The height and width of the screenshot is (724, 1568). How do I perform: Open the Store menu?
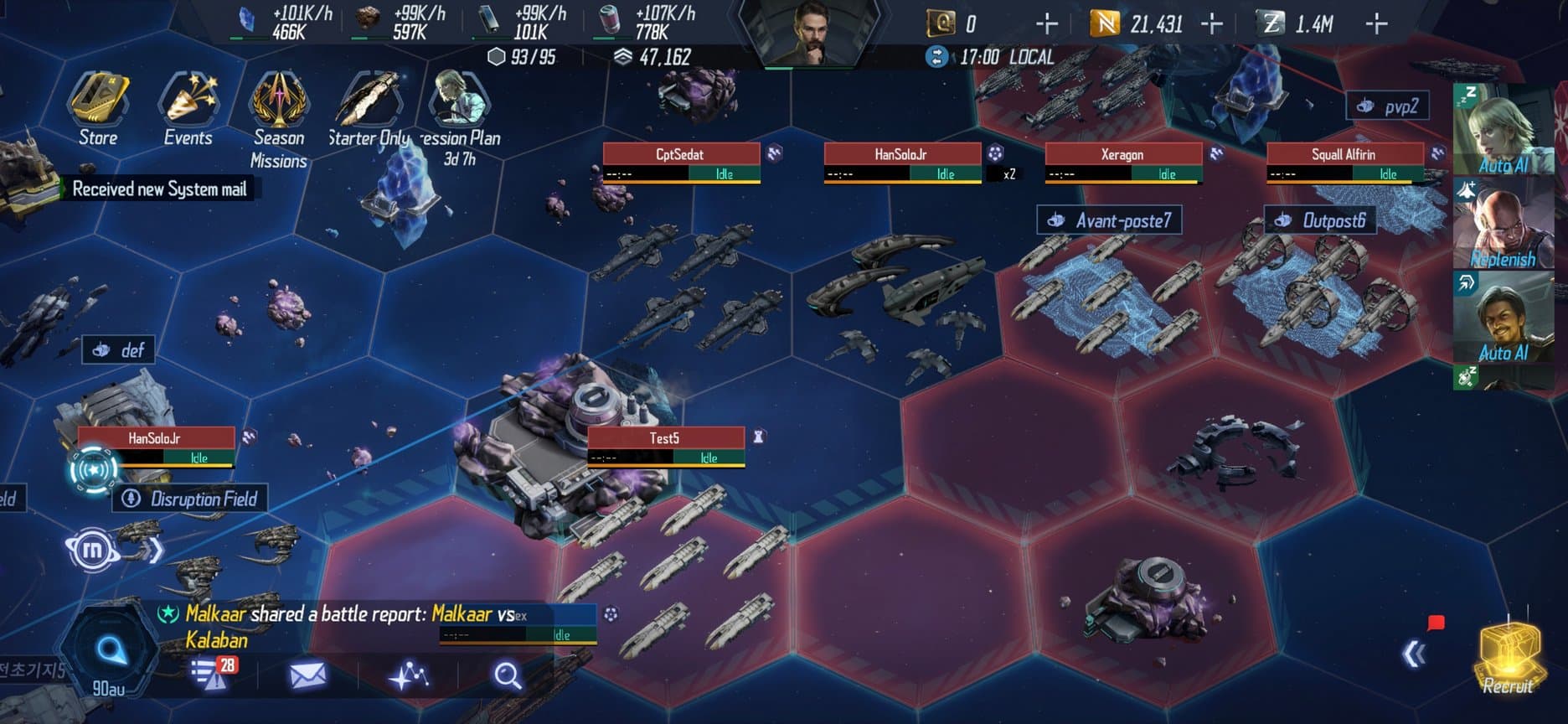(98, 109)
